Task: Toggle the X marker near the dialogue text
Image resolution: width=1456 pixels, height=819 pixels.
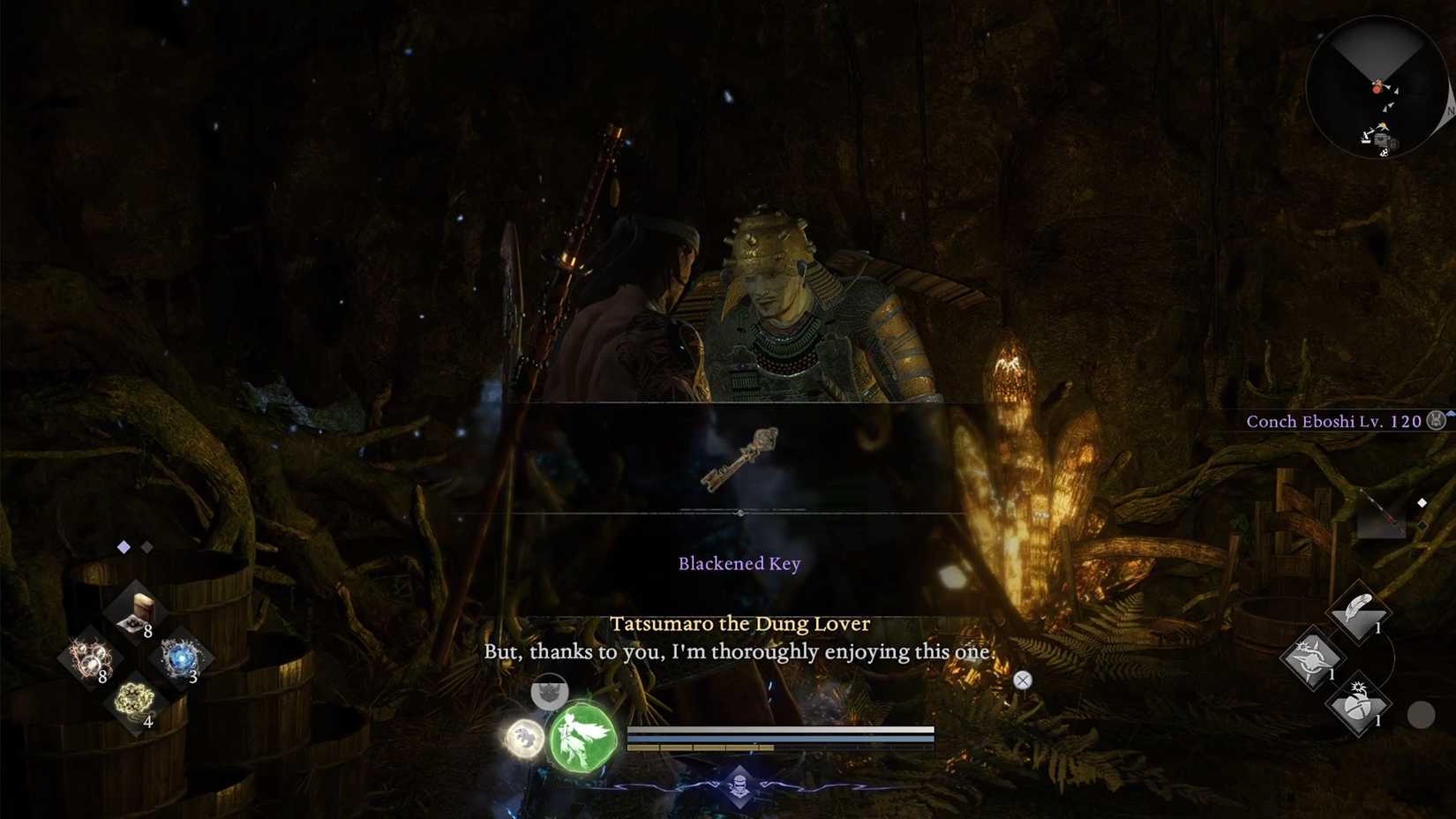Action: click(1022, 680)
